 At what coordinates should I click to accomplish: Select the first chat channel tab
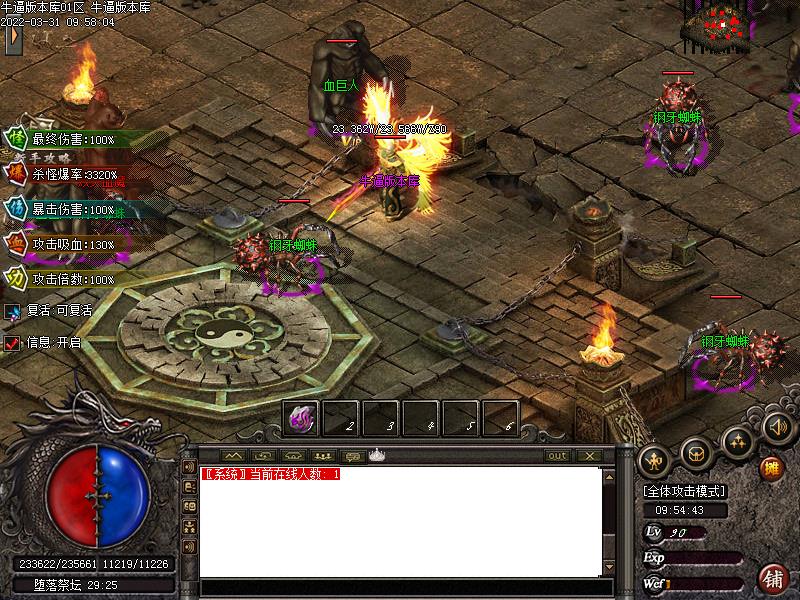pyautogui.click(x=232, y=455)
